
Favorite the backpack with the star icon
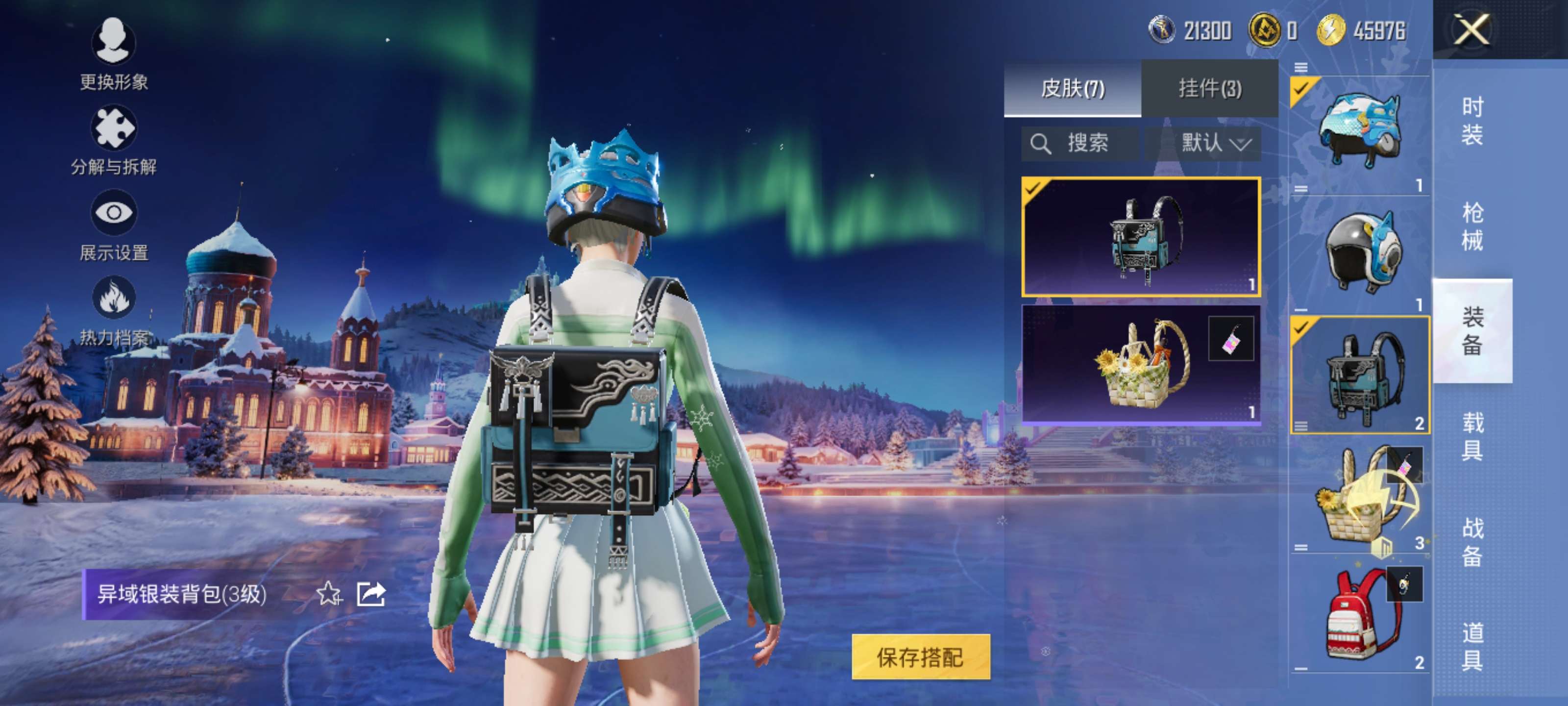point(329,593)
